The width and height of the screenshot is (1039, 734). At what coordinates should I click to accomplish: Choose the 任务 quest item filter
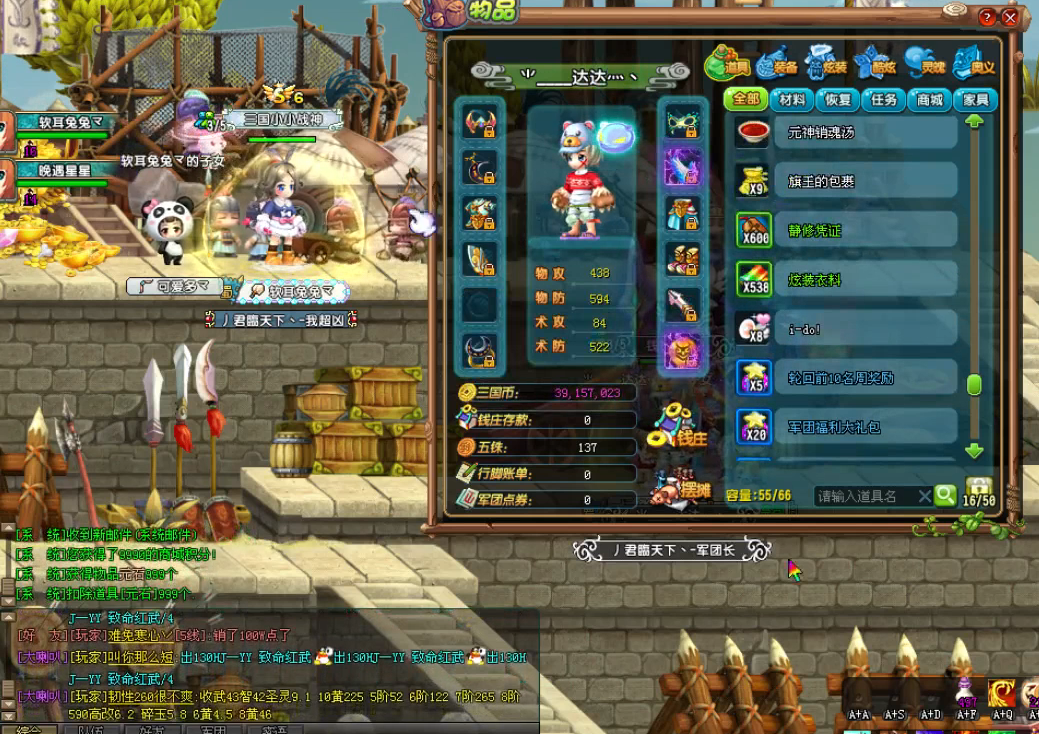(884, 100)
